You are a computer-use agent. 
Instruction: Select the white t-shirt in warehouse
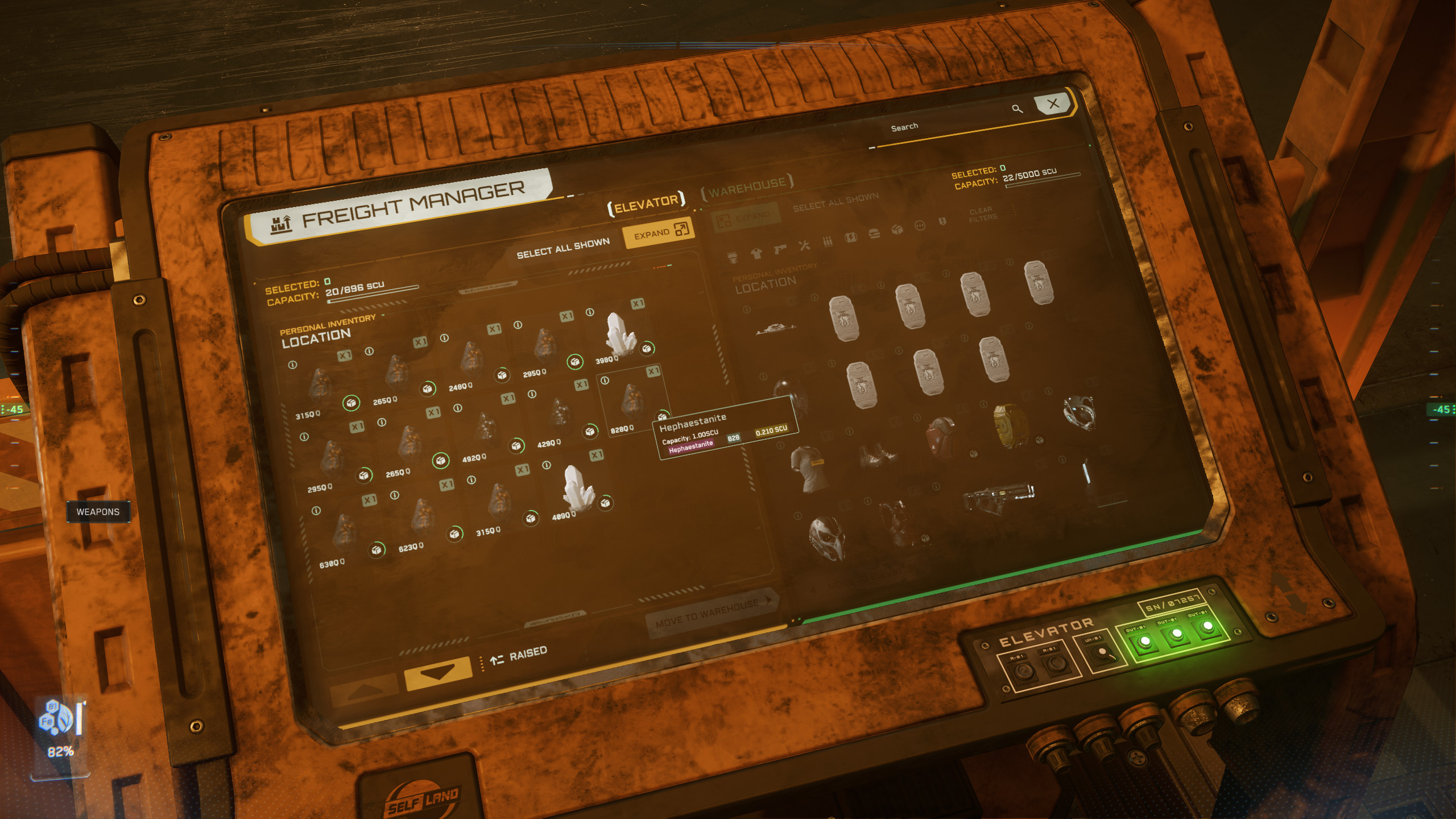coord(806,468)
